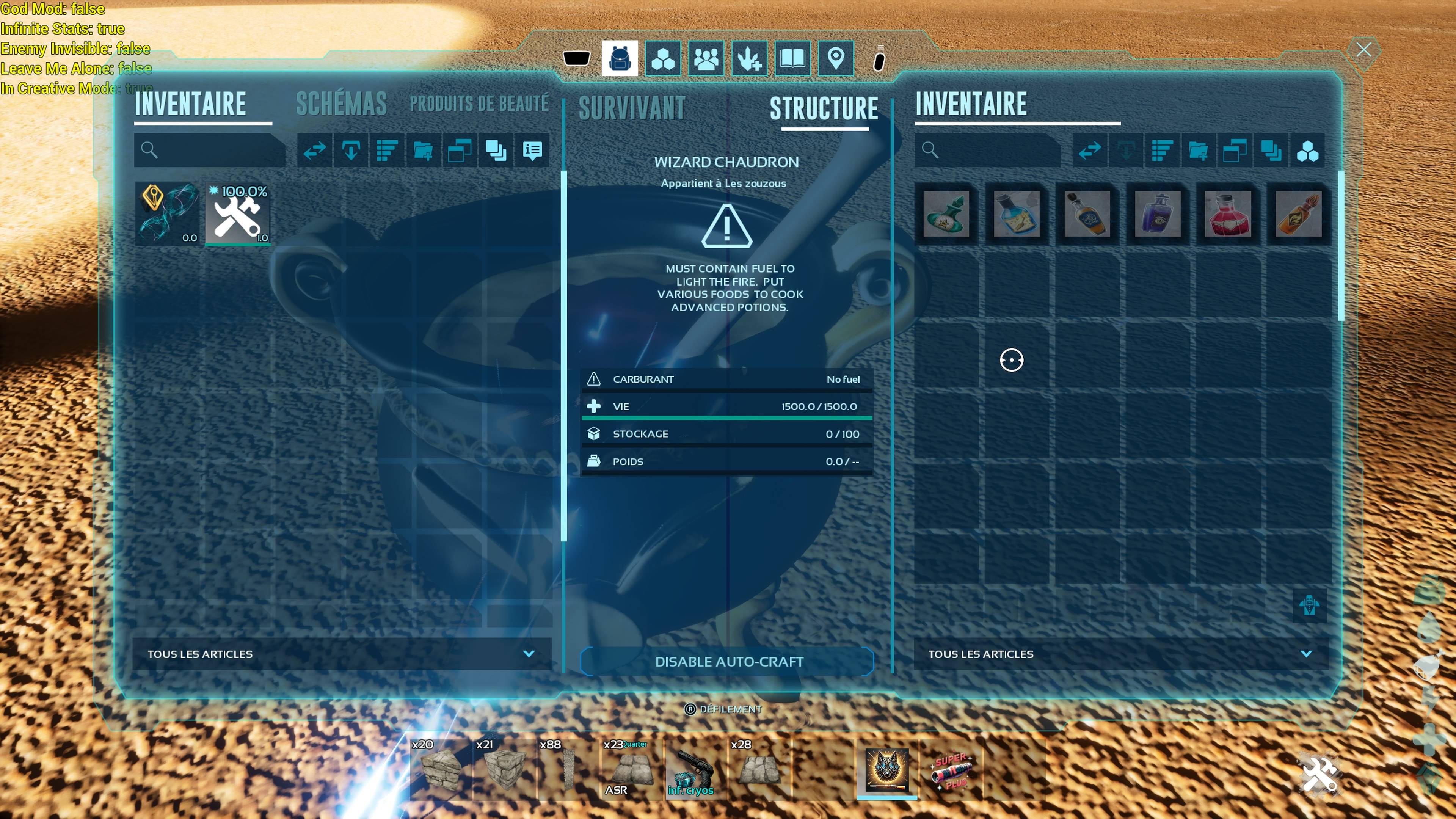Open the explorer notes book icon
1456x819 pixels.
792,58
